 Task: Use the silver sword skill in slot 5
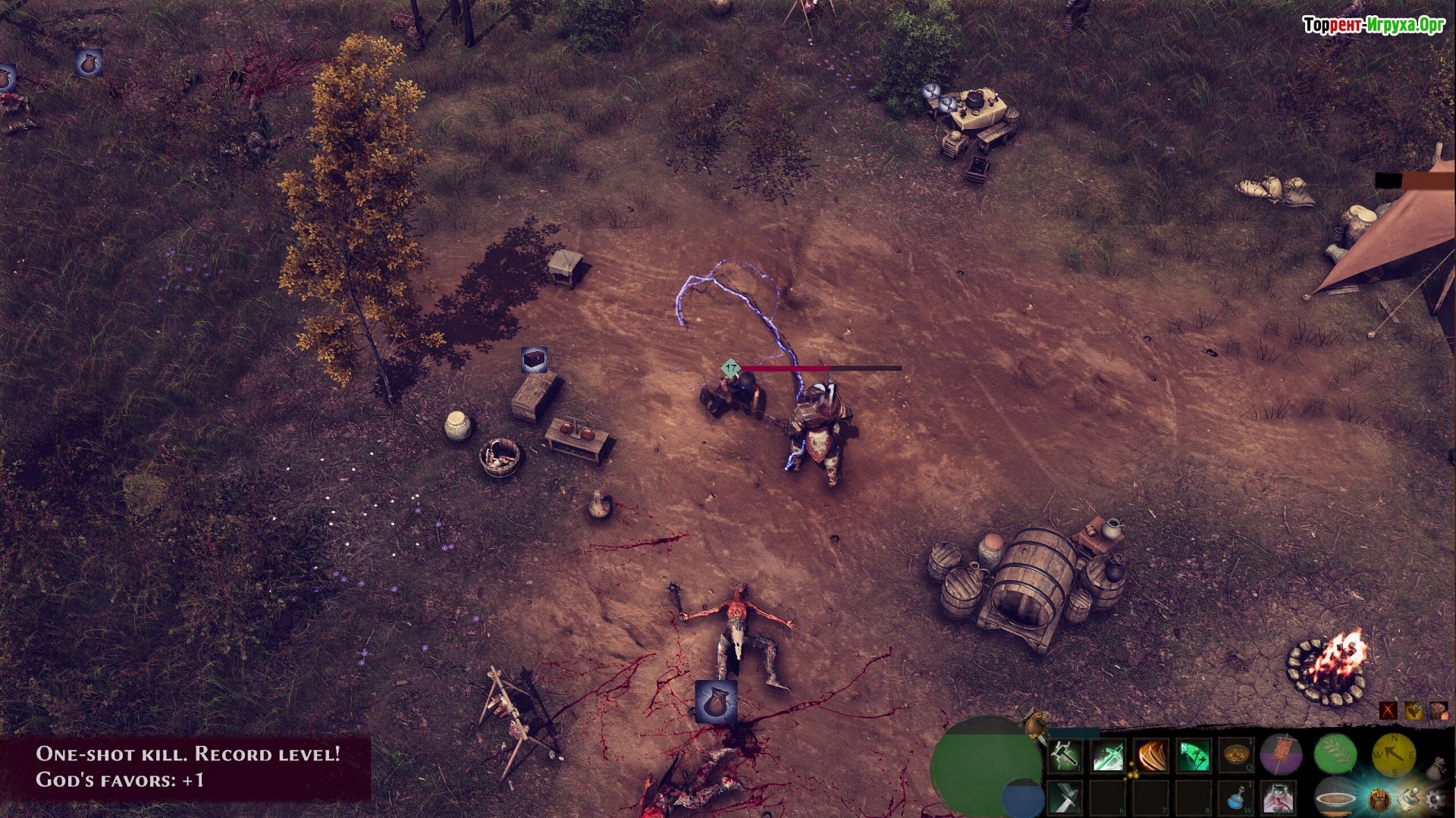(x=1065, y=798)
